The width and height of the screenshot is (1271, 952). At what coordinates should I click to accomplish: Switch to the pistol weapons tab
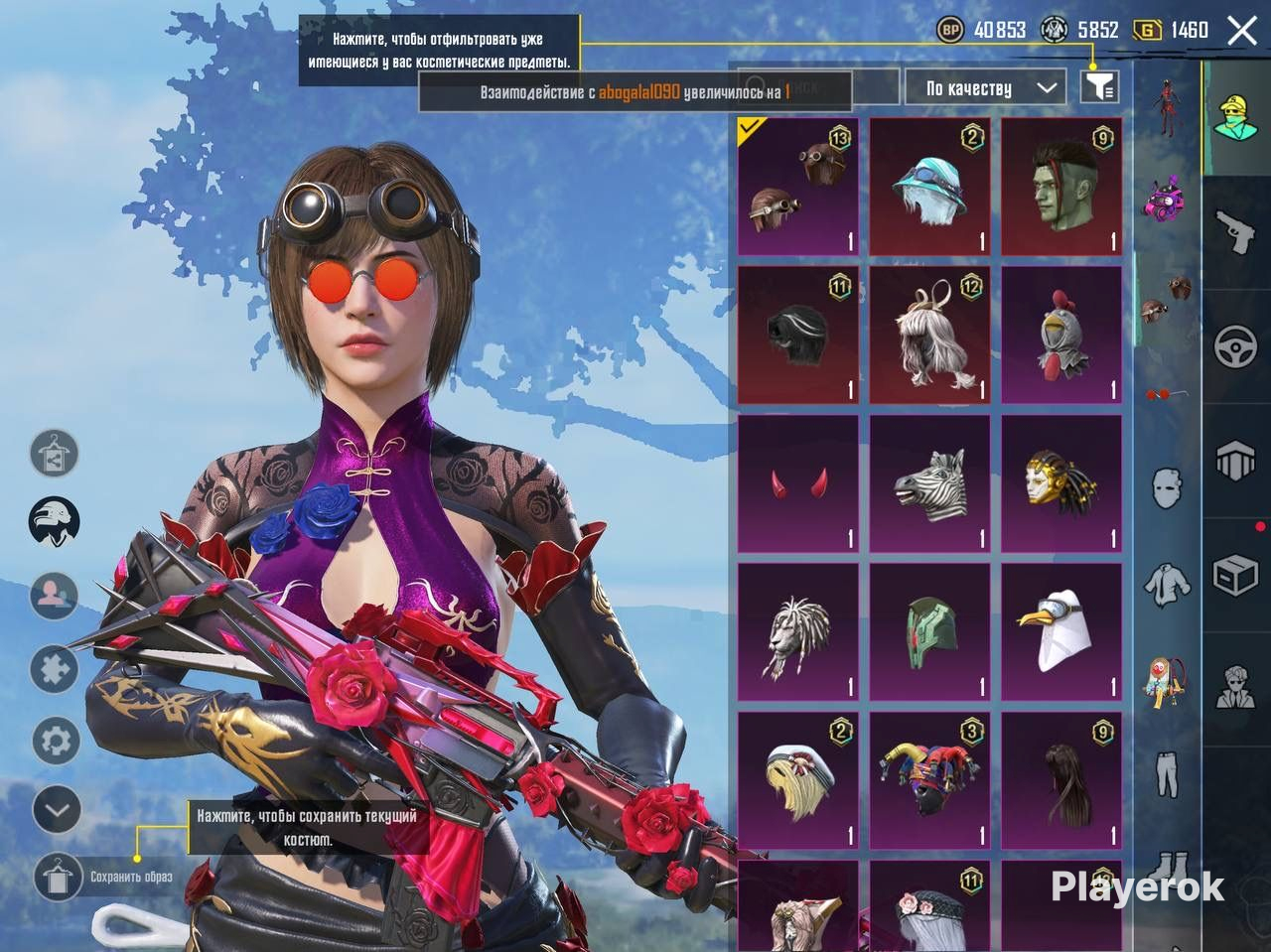tap(1236, 231)
